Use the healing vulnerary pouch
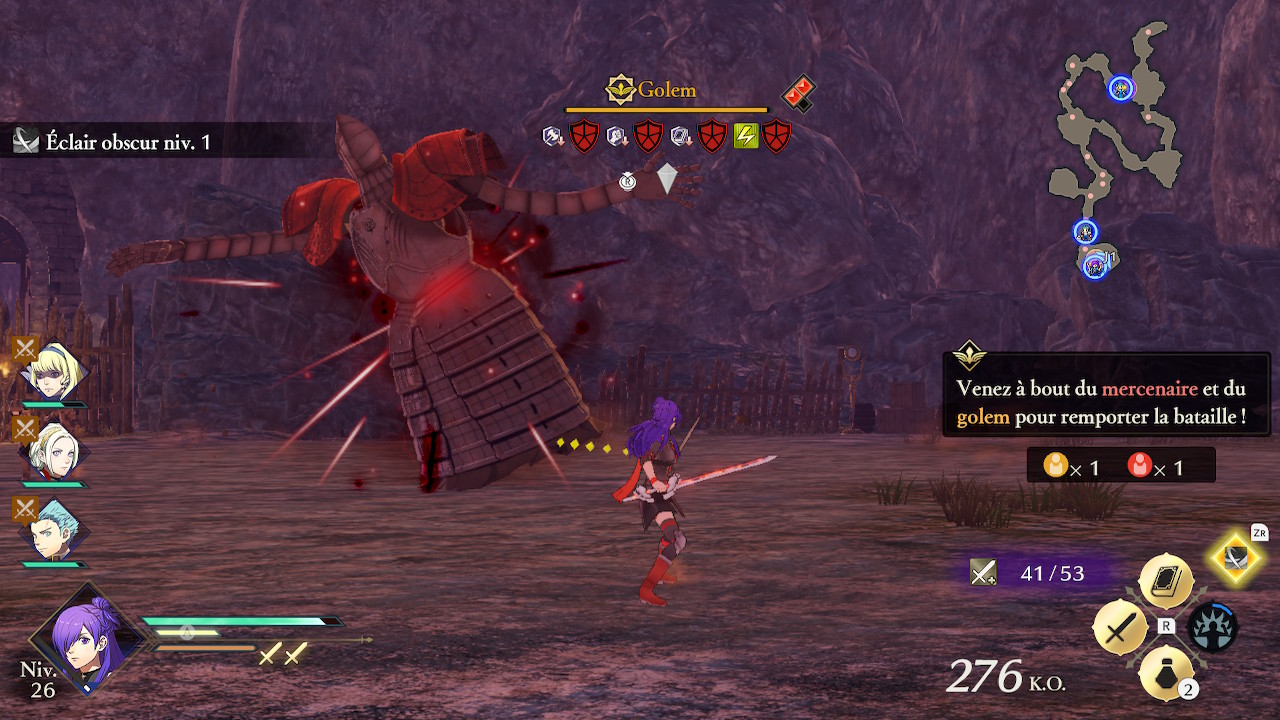The height and width of the screenshot is (720, 1280). tap(1166, 673)
